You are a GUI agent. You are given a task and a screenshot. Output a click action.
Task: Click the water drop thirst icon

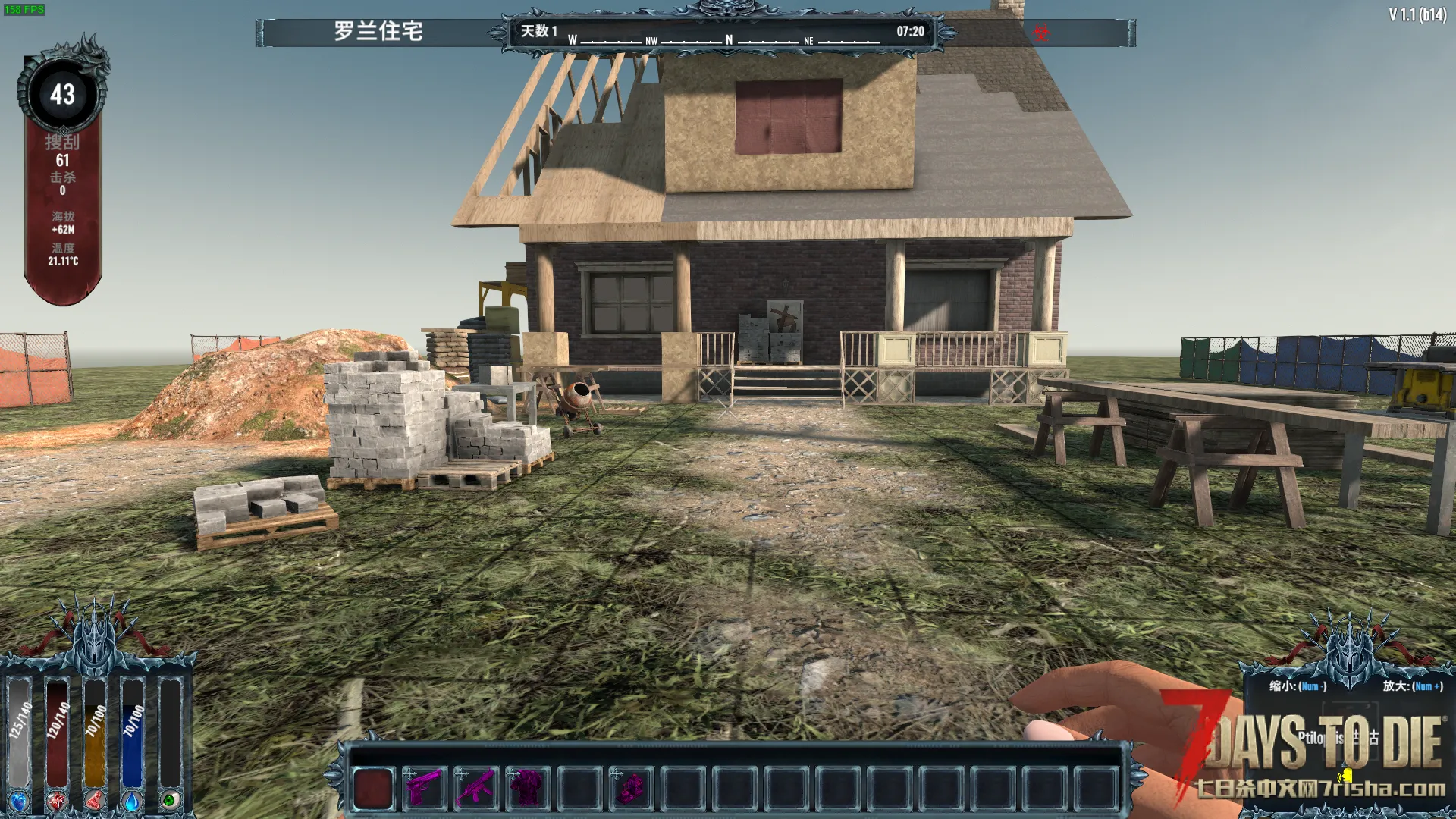pos(133,801)
